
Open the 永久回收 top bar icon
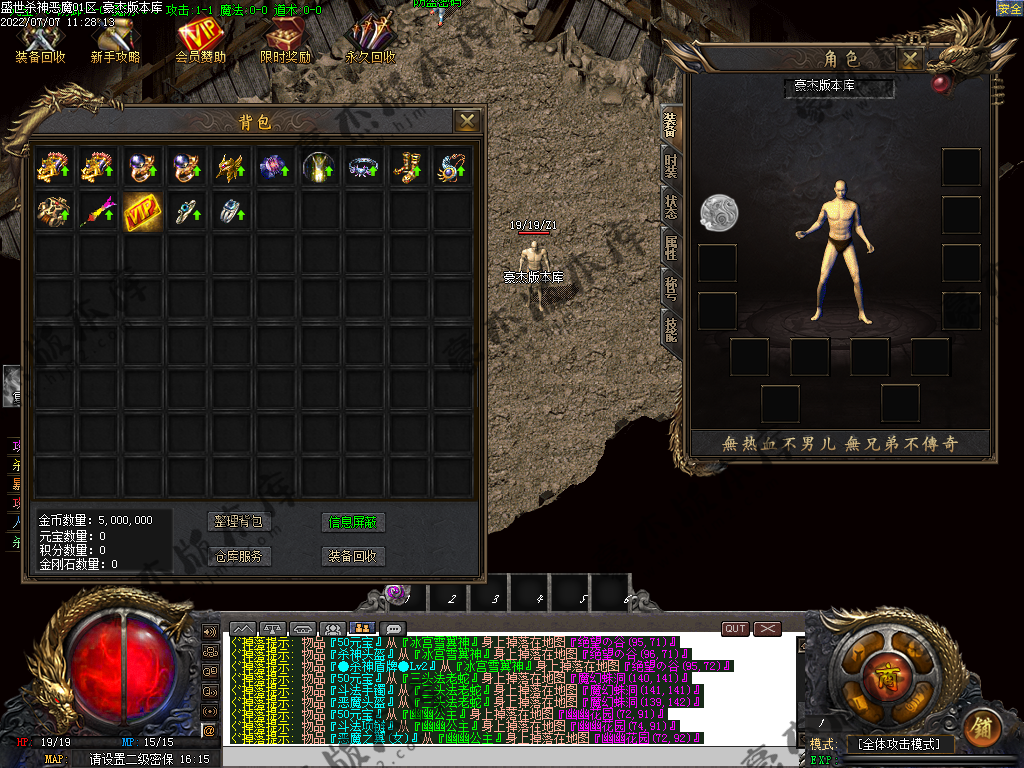point(370,42)
